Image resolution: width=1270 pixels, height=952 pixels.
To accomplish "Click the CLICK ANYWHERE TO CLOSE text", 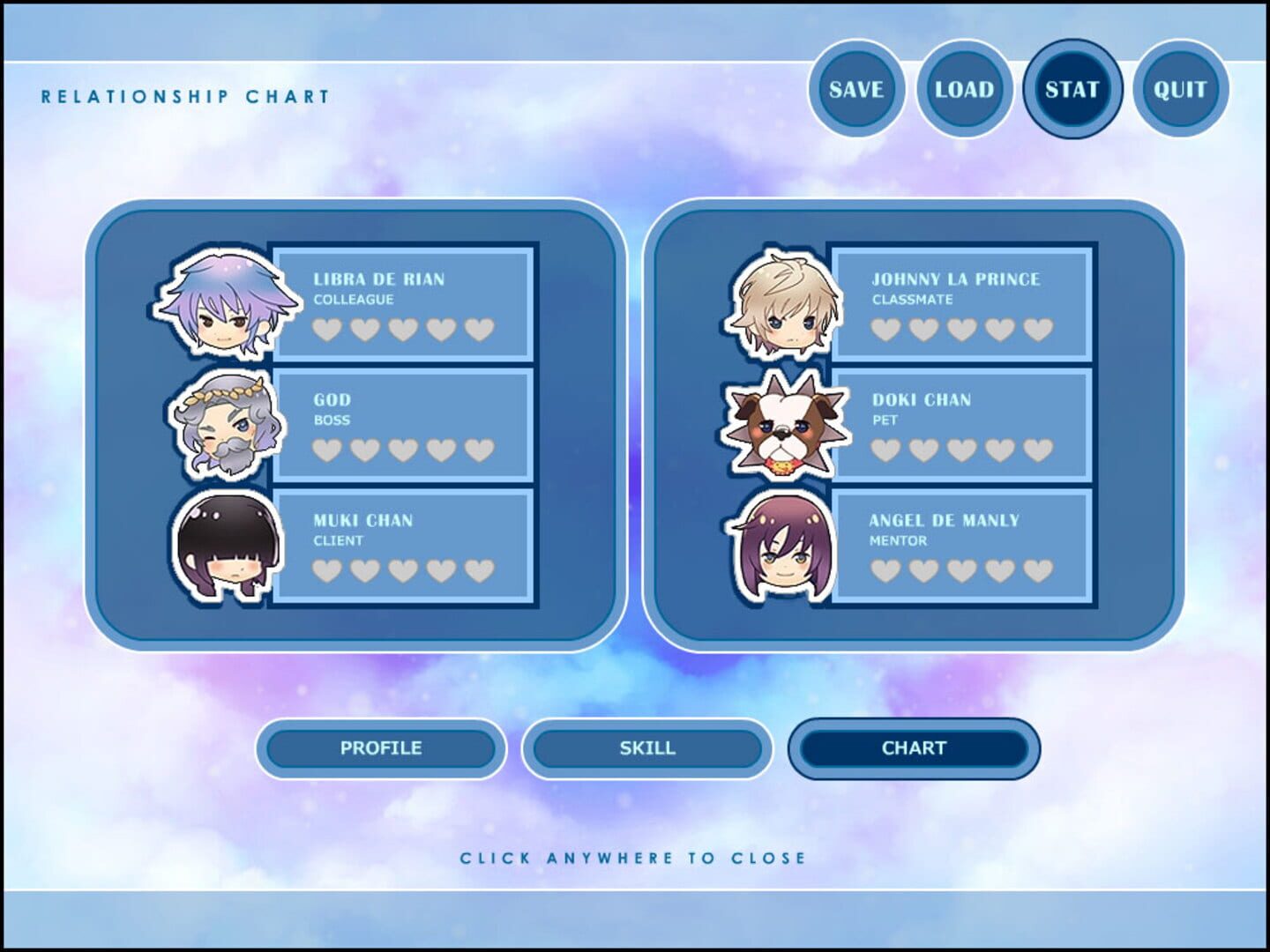I will 633,856.
